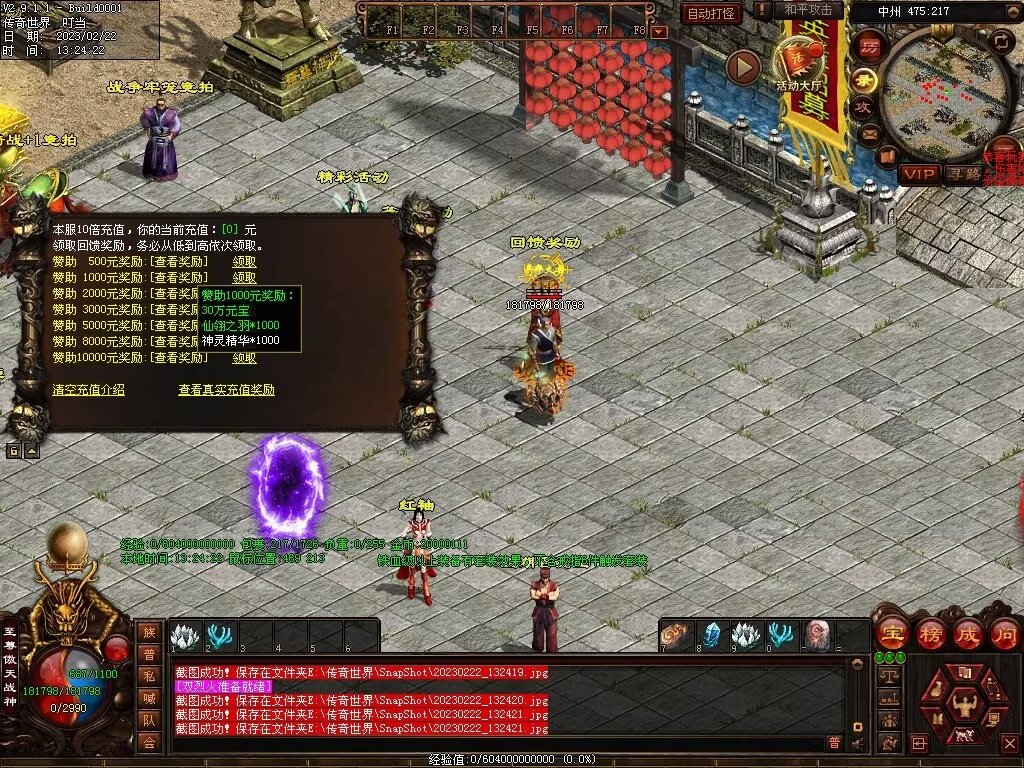
Task: Use the white lotus in hotbar slot 1
Action: [185, 636]
